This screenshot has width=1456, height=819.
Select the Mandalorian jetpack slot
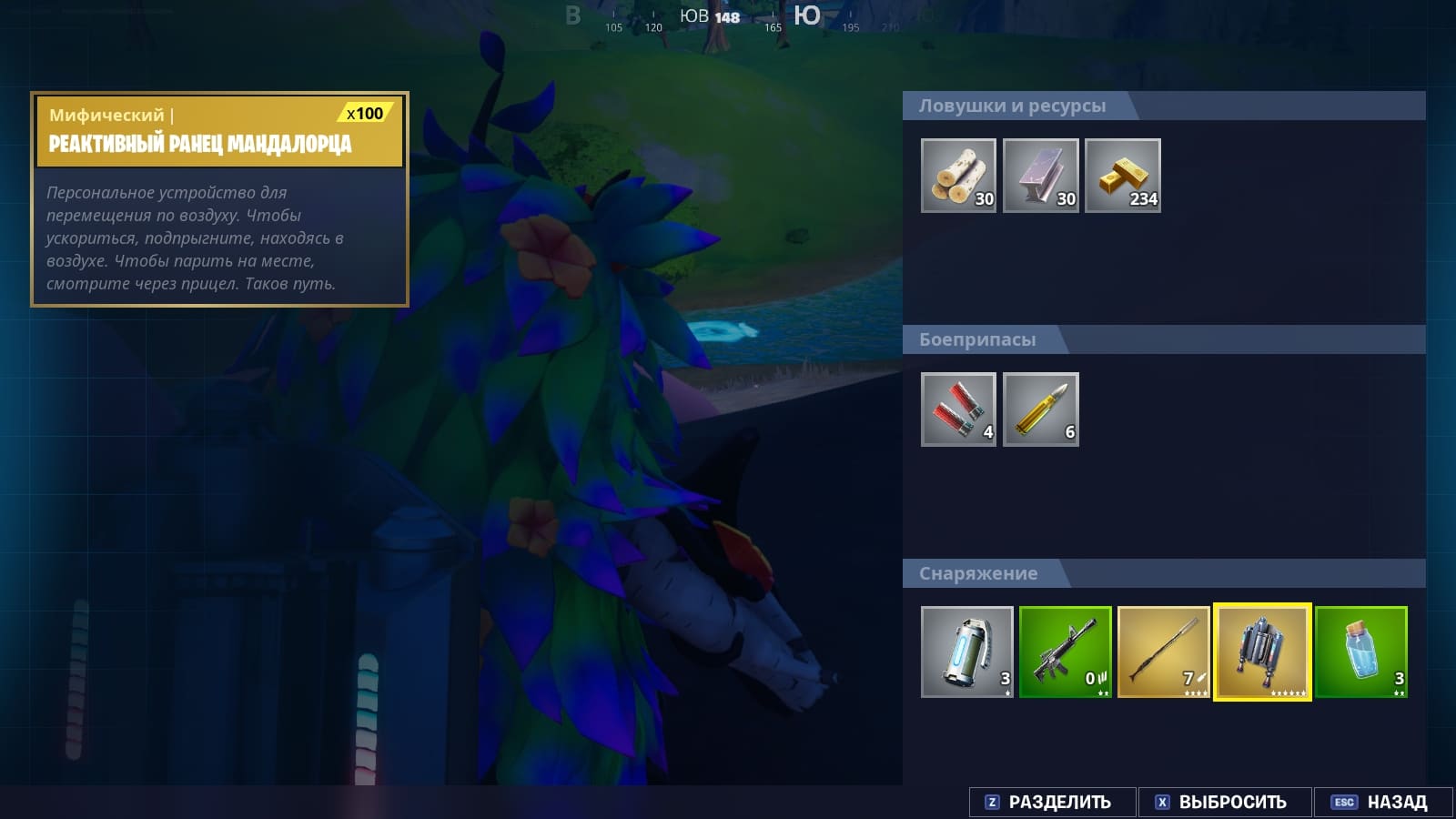[x=1262, y=652]
